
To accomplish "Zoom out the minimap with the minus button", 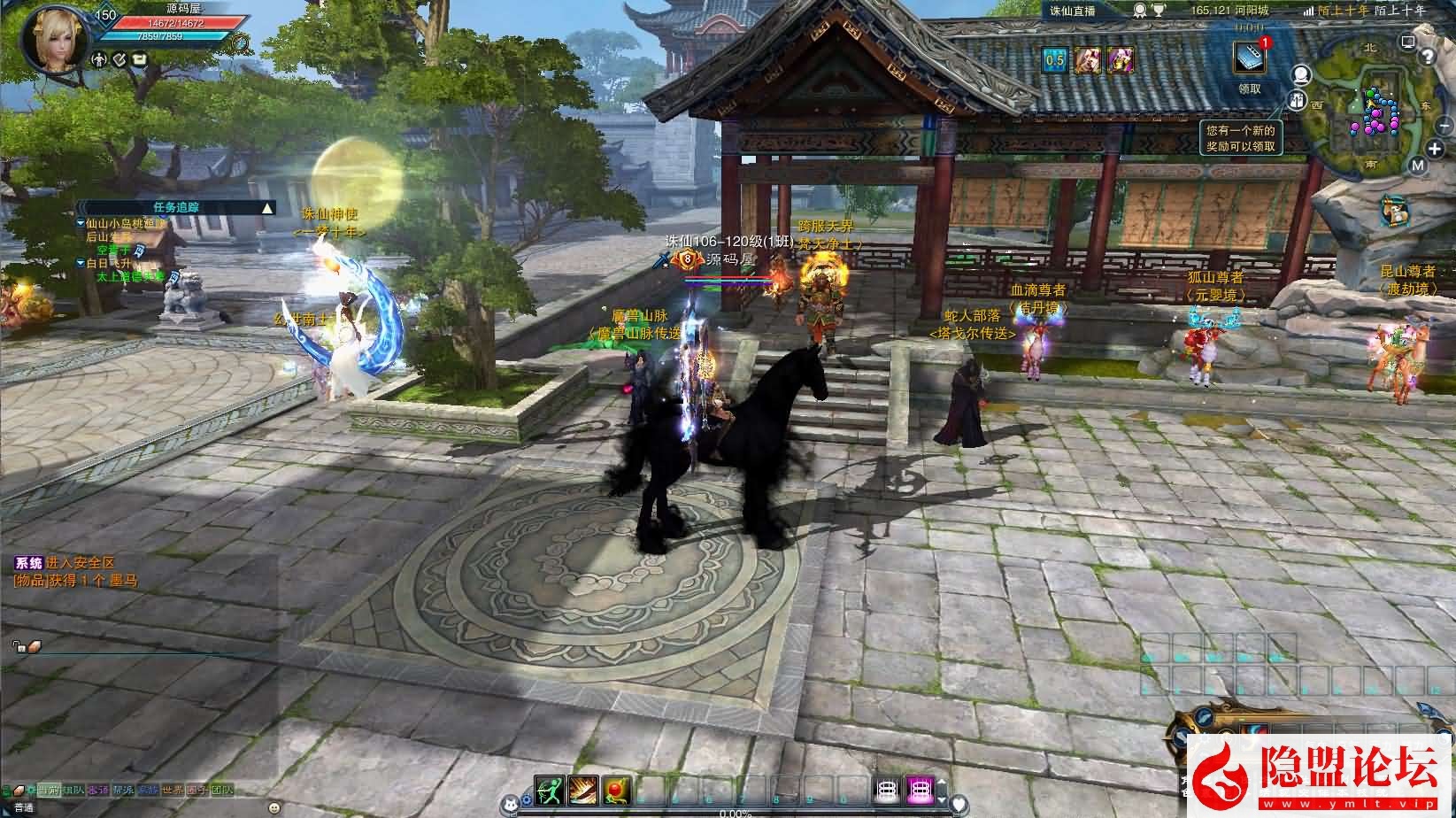I will click(1444, 127).
